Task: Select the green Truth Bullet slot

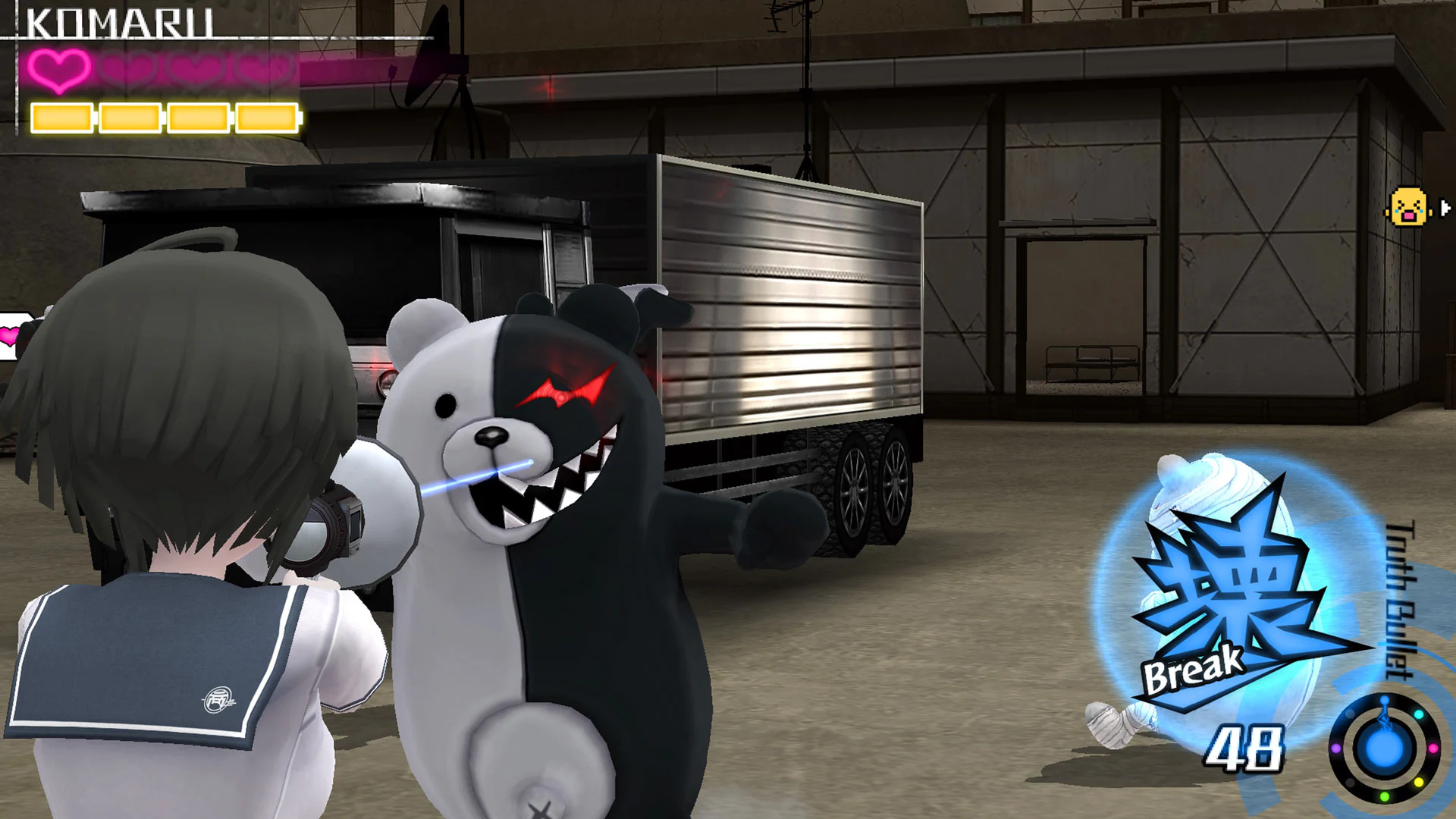Action: tap(1385, 796)
